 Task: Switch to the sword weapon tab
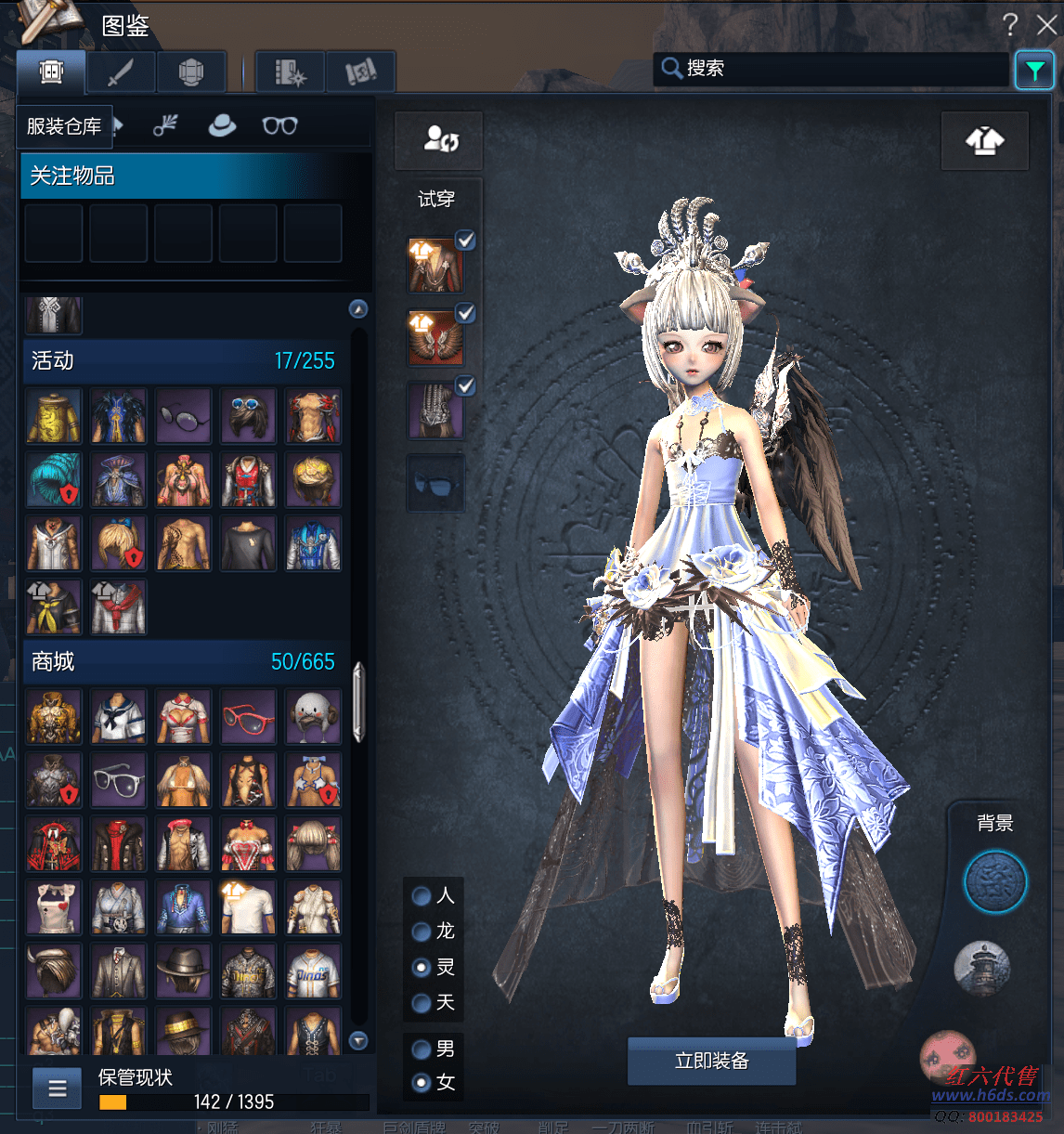(x=121, y=72)
